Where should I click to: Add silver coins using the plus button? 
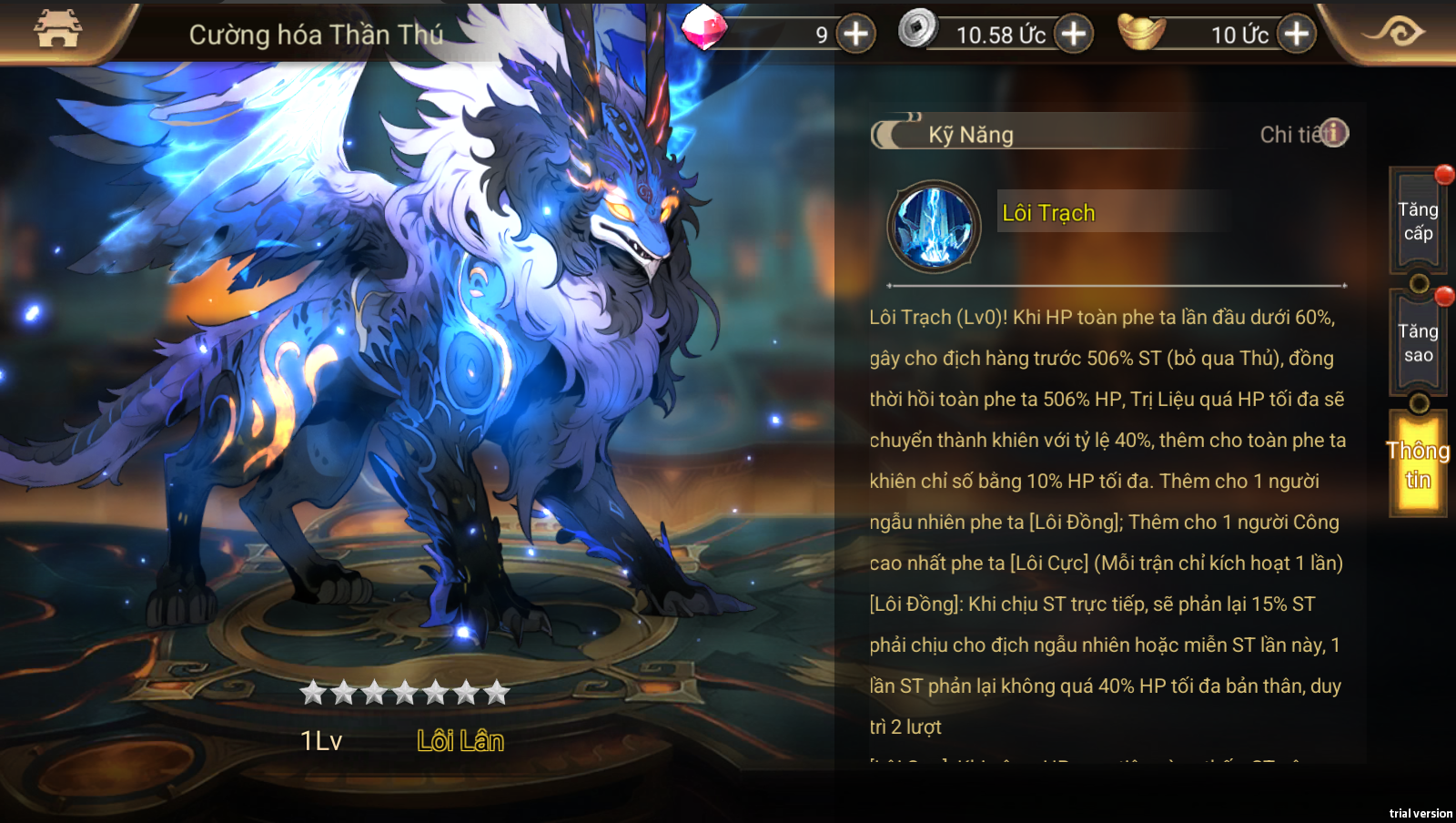pos(1074,35)
